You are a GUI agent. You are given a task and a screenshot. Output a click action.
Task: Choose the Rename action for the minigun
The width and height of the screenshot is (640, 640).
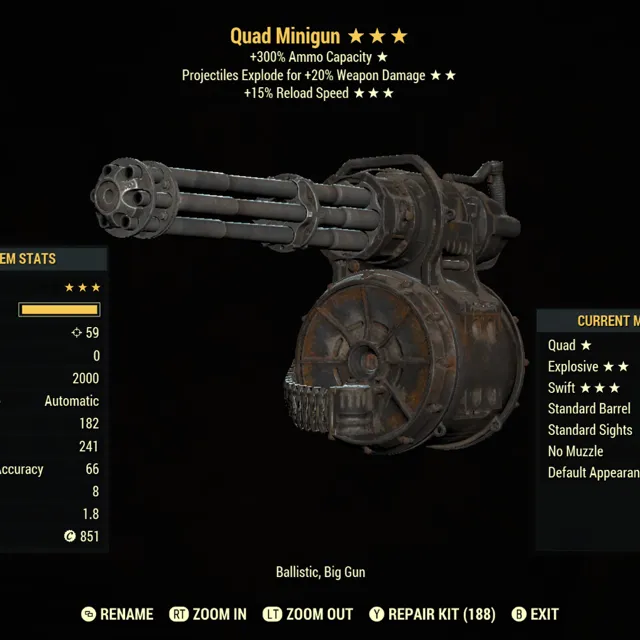coord(118,614)
